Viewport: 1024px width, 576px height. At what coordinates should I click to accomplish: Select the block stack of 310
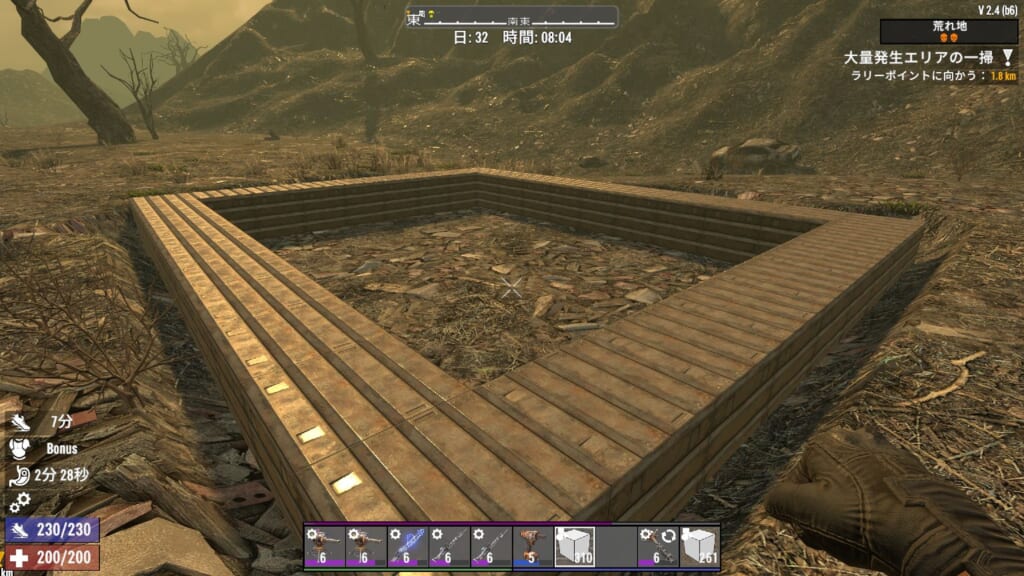pyautogui.click(x=574, y=547)
